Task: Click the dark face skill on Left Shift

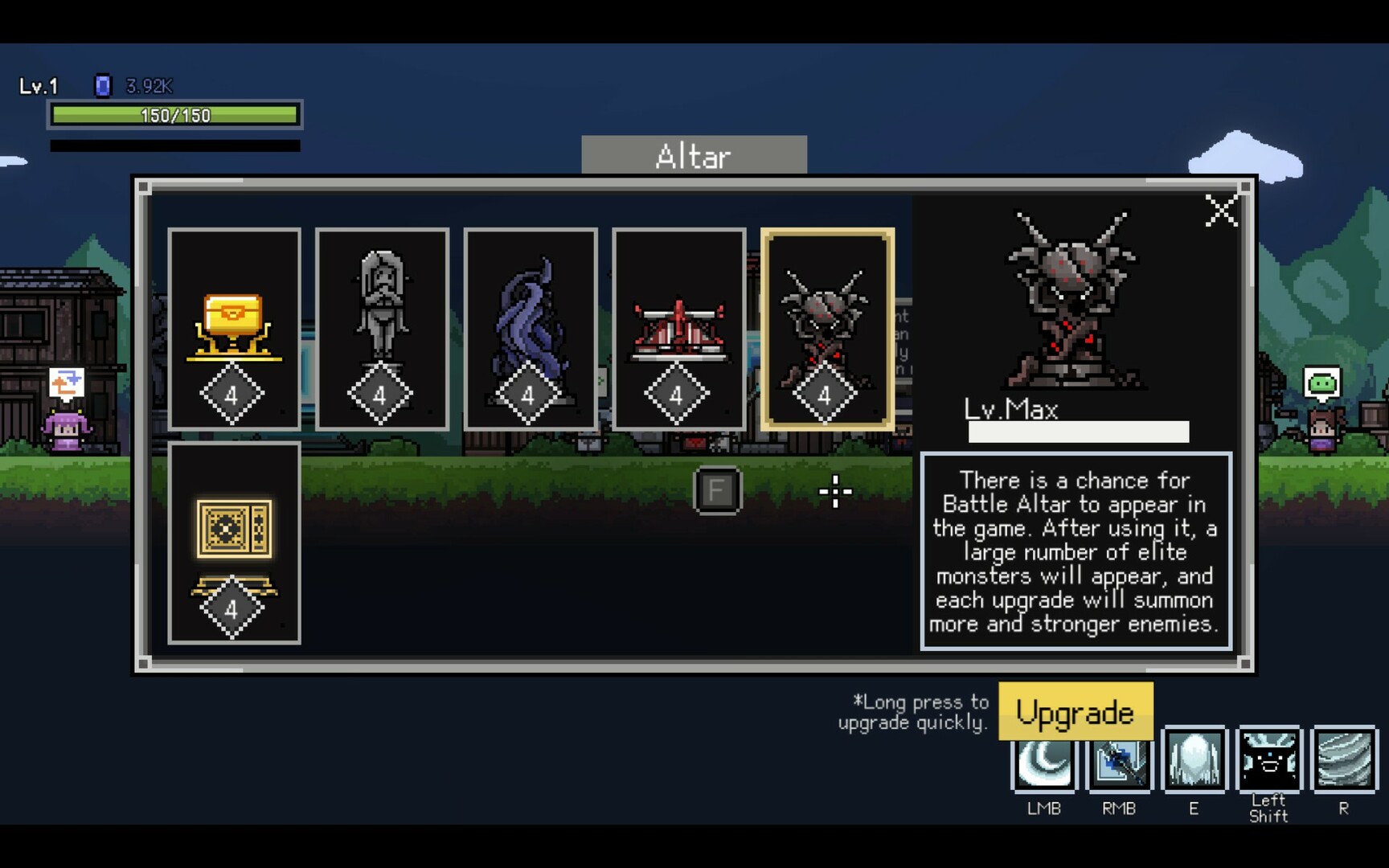Action: [x=1269, y=759]
